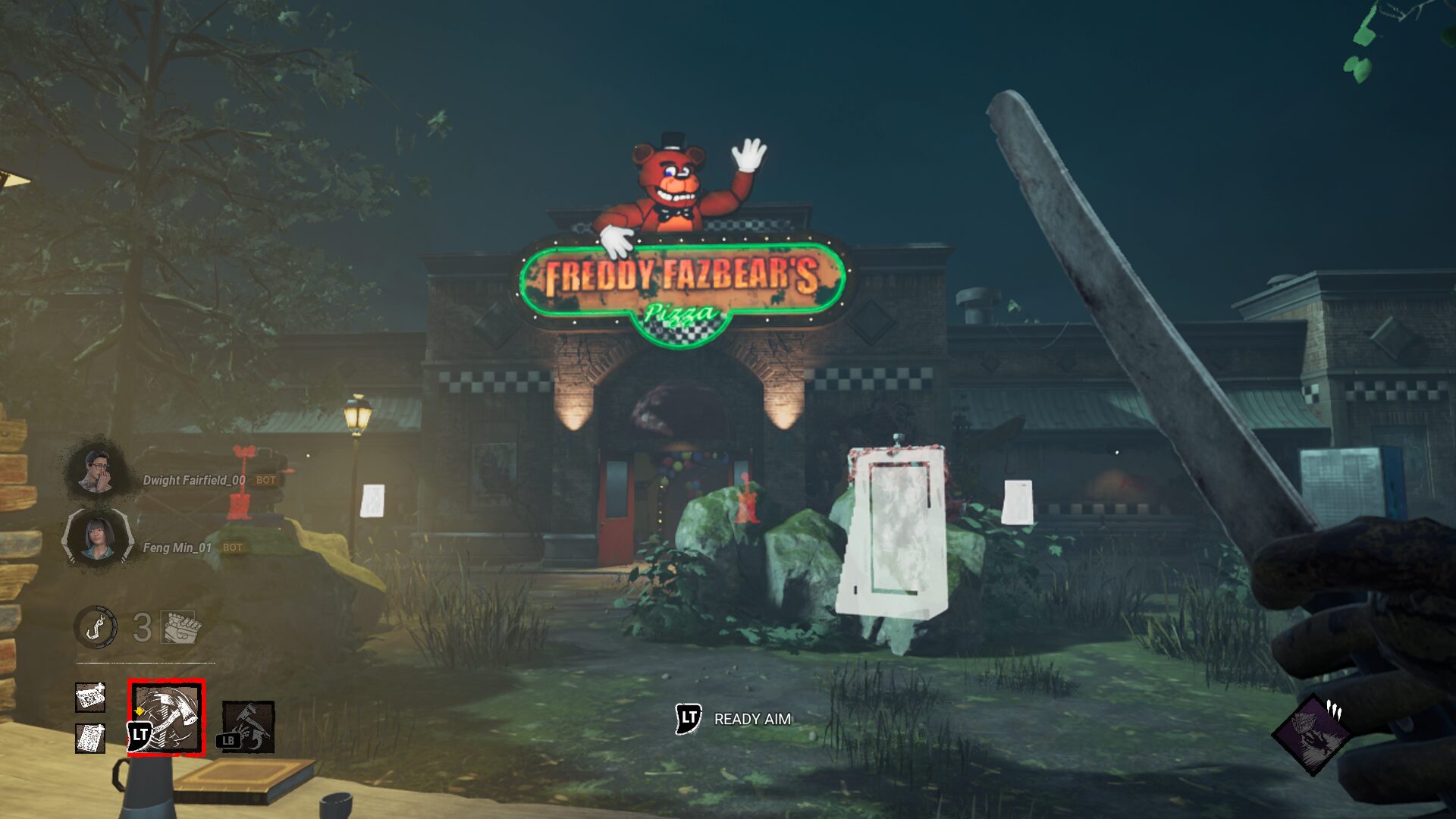Screen dimensions: 1456x819
Task: Click the gloved fist offering icon
Action: coord(182,627)
